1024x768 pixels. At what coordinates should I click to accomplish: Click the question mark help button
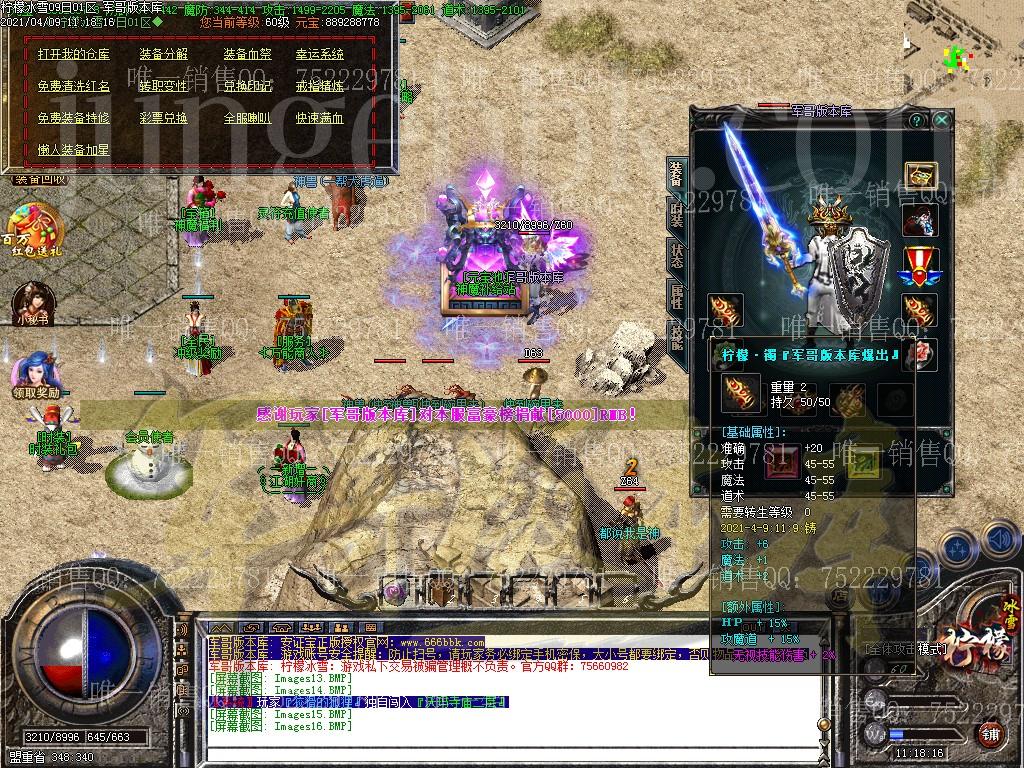pyautogui.click(x=915, y=120)
